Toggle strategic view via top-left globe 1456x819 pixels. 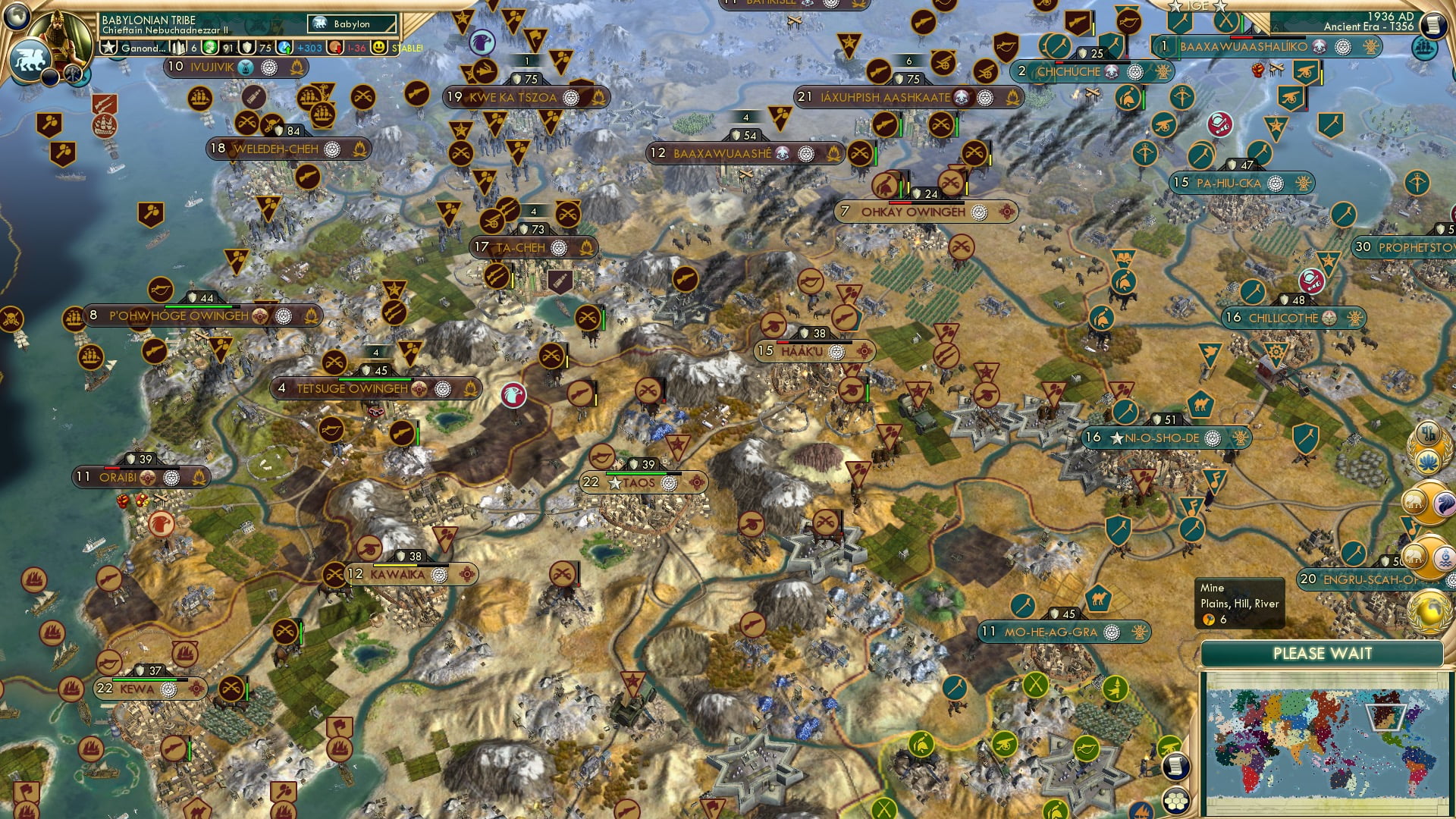[x=16, y=17]
